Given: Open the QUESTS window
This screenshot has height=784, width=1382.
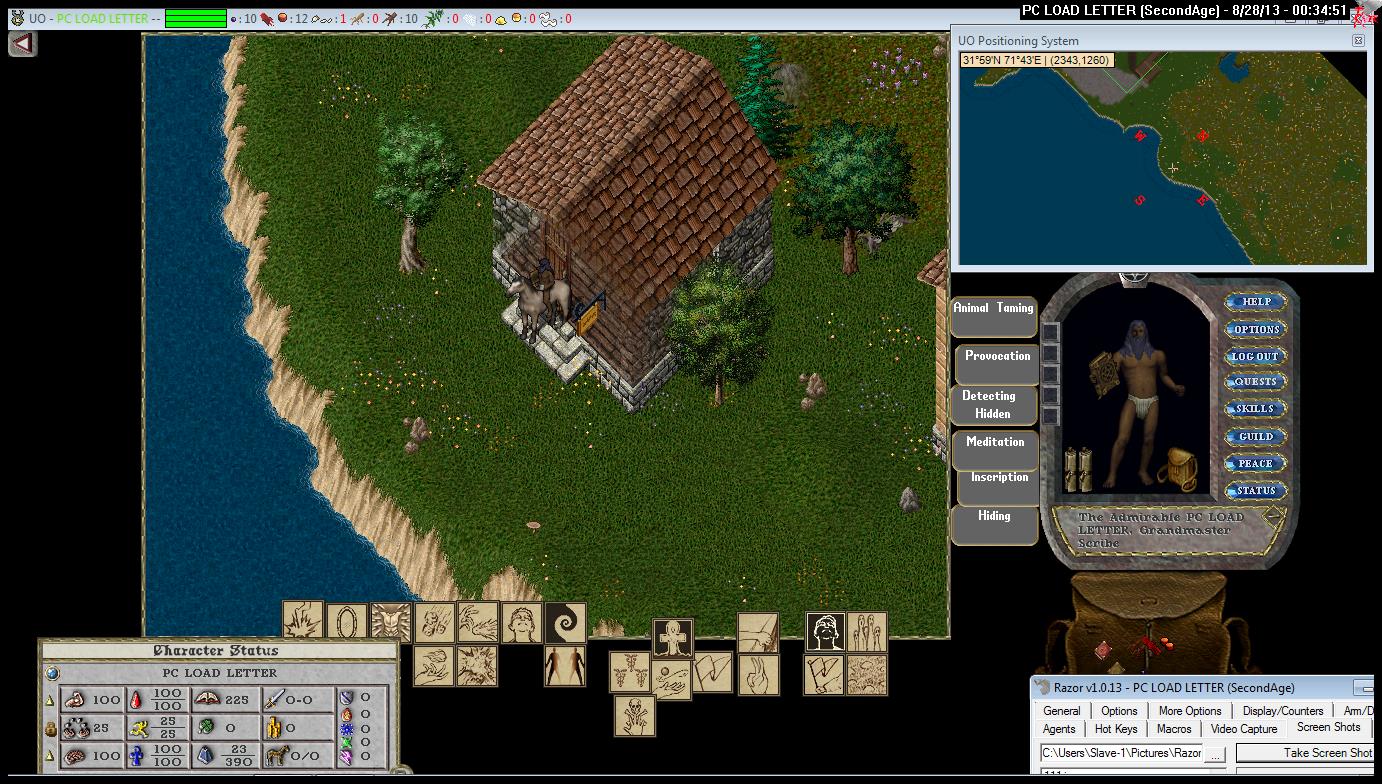Looking at the screenshot, I should (x=1256, y=382).
